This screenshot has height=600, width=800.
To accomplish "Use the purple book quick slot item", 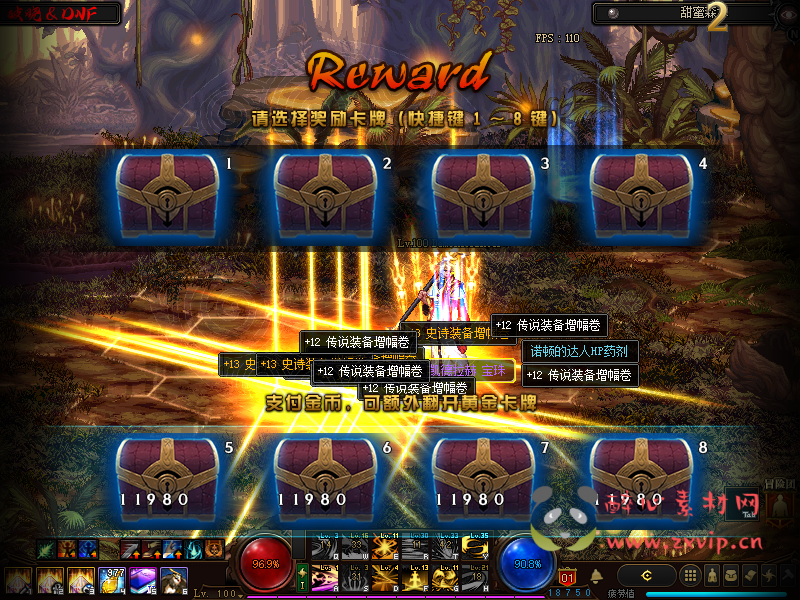I will [x=143, y=580].
